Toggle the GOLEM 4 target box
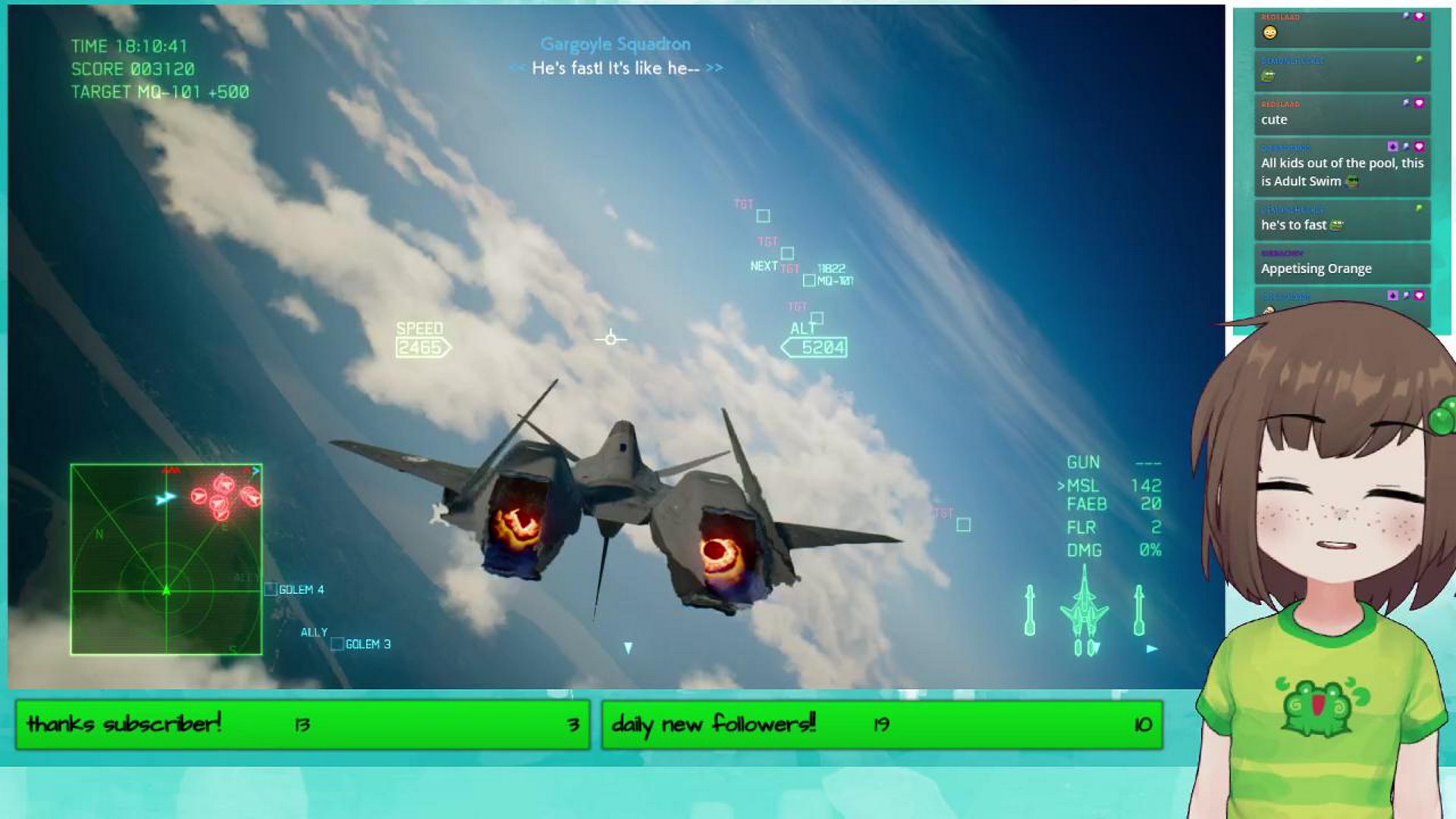The width and height of the screenshot is (1456, 819). pyautogui.click(x=270, y=588)
